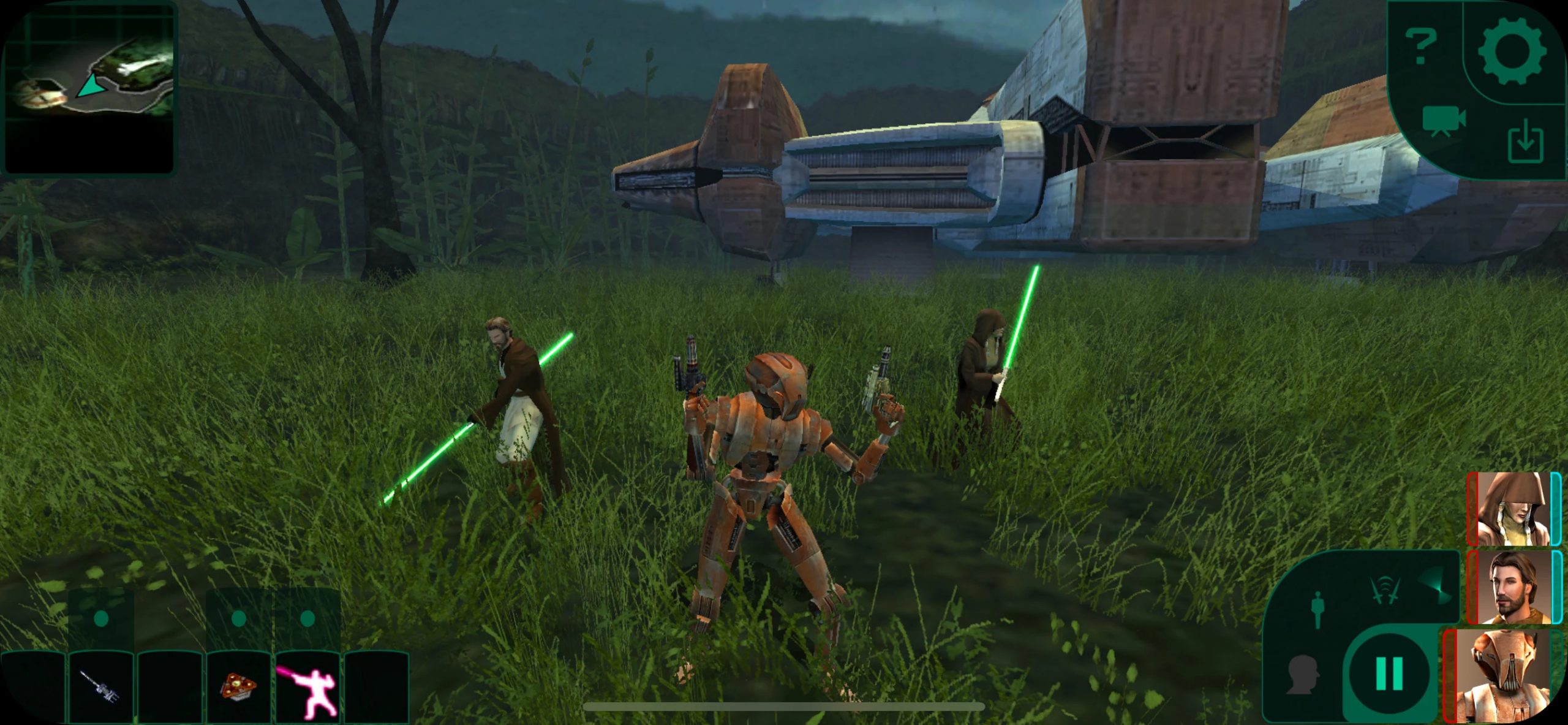
Task: Select the HK droid party portrait
Action: click(1502, 676)
